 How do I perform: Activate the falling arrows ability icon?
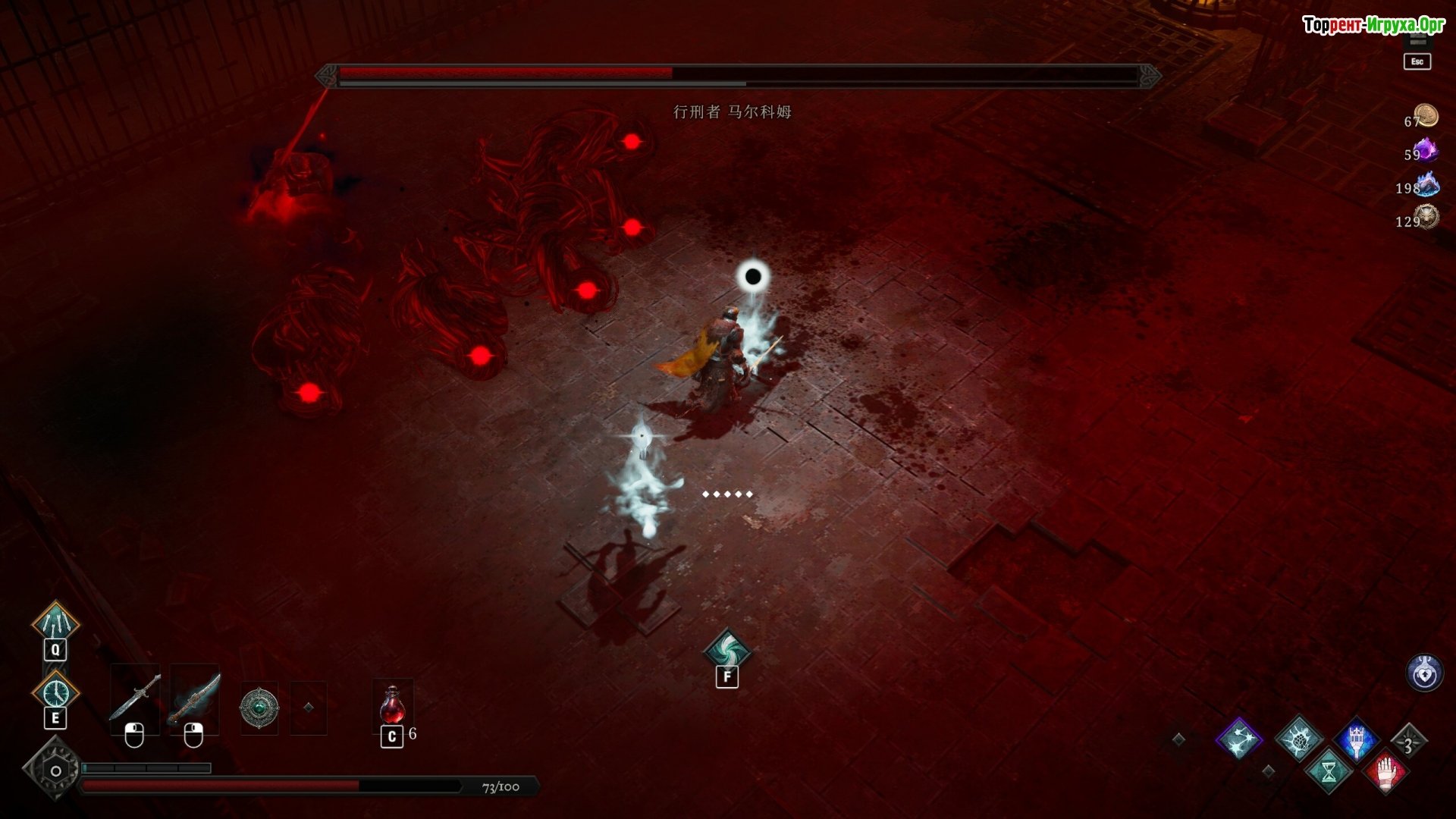click(x=55, y=623)
